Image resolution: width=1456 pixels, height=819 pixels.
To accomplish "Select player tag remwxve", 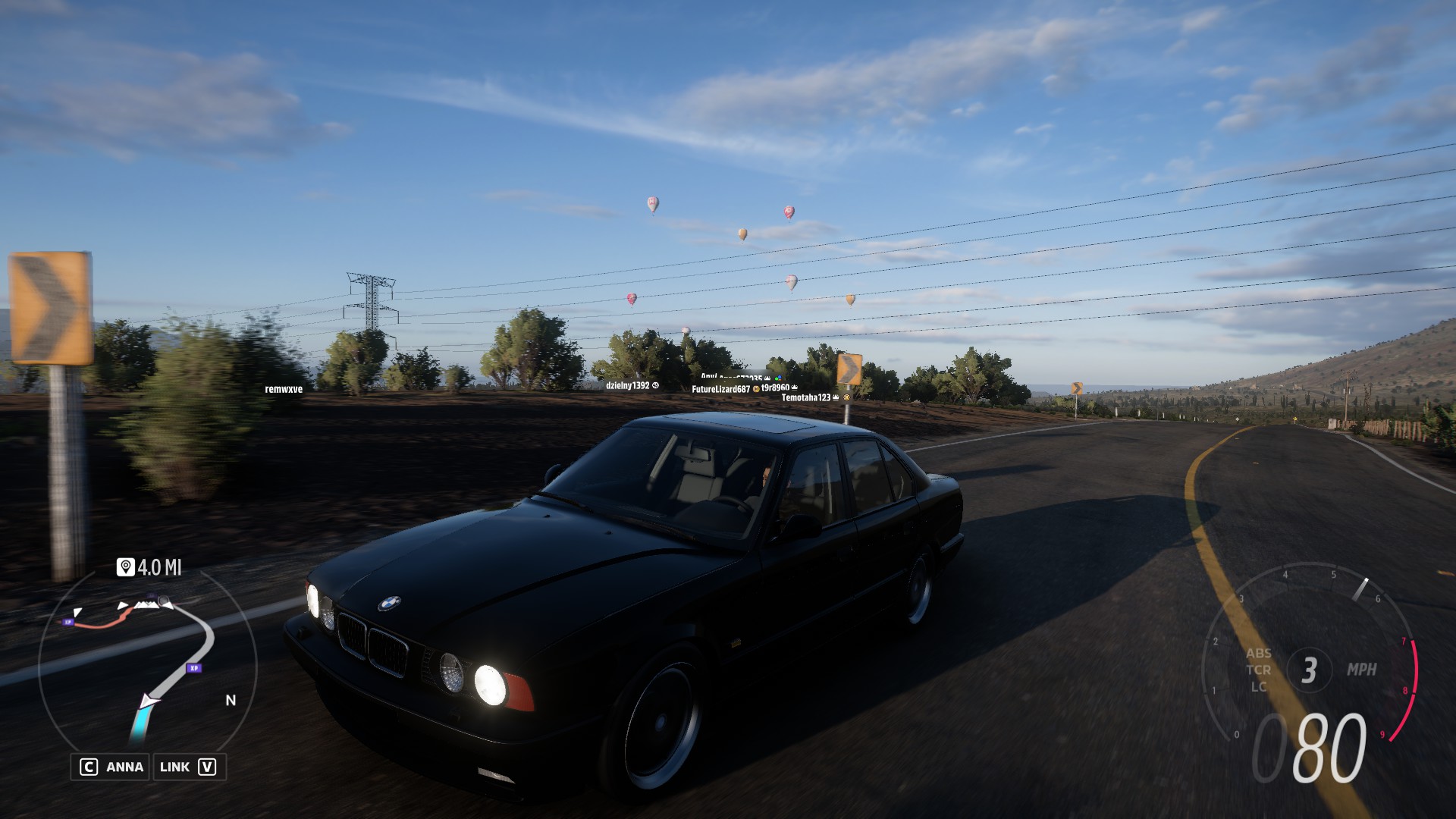I will click(x=284, y=389).
